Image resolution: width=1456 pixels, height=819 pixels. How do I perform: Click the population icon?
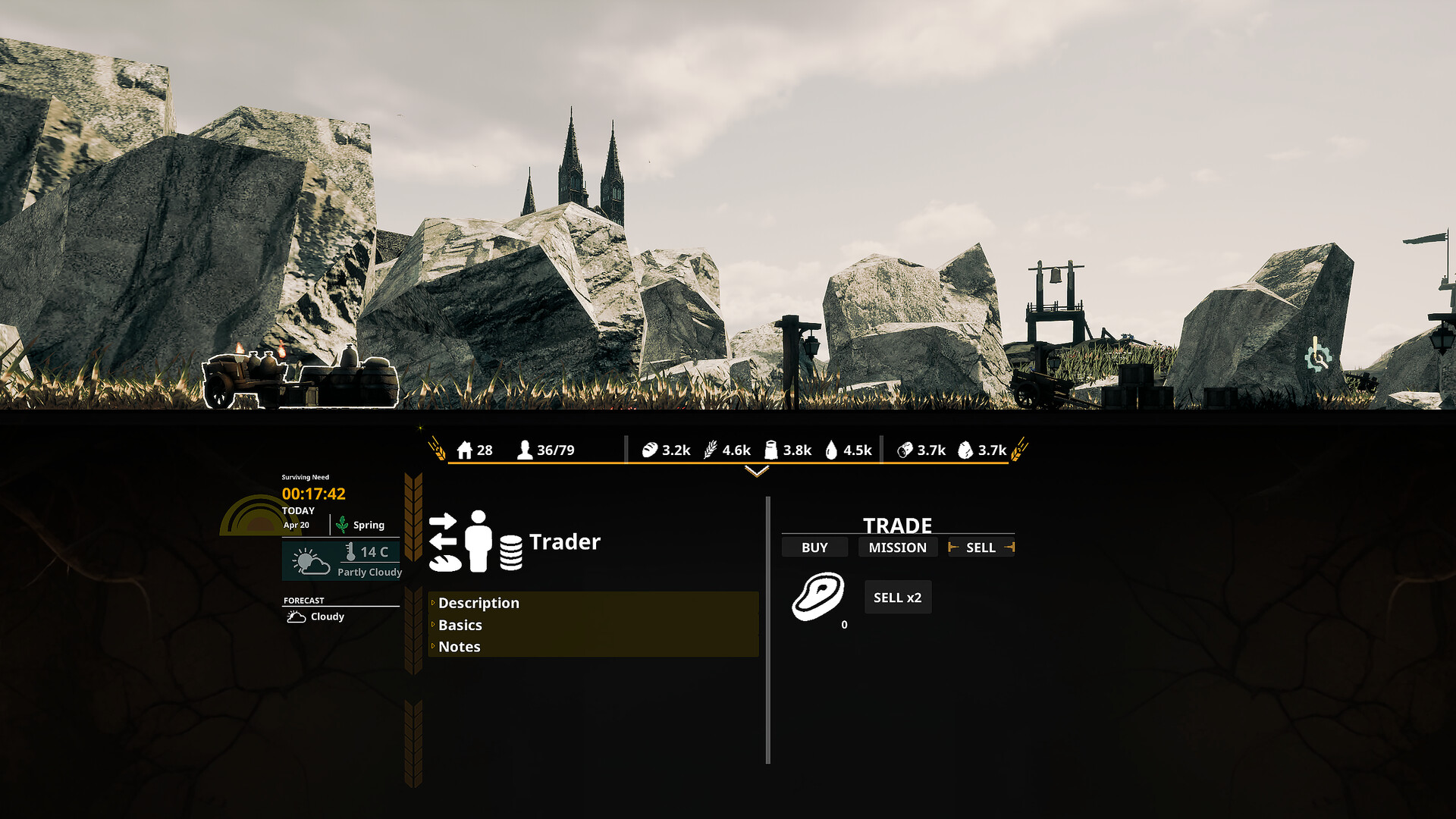(524, 450)
